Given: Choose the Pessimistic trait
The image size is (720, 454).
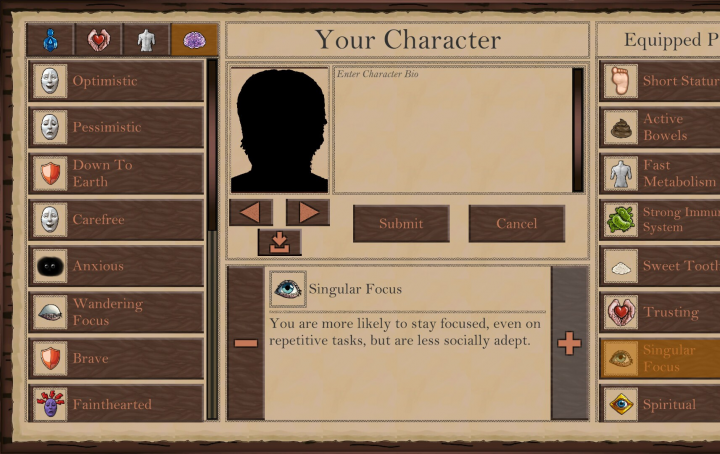Looking at the screenshot, I should [116, 127].
